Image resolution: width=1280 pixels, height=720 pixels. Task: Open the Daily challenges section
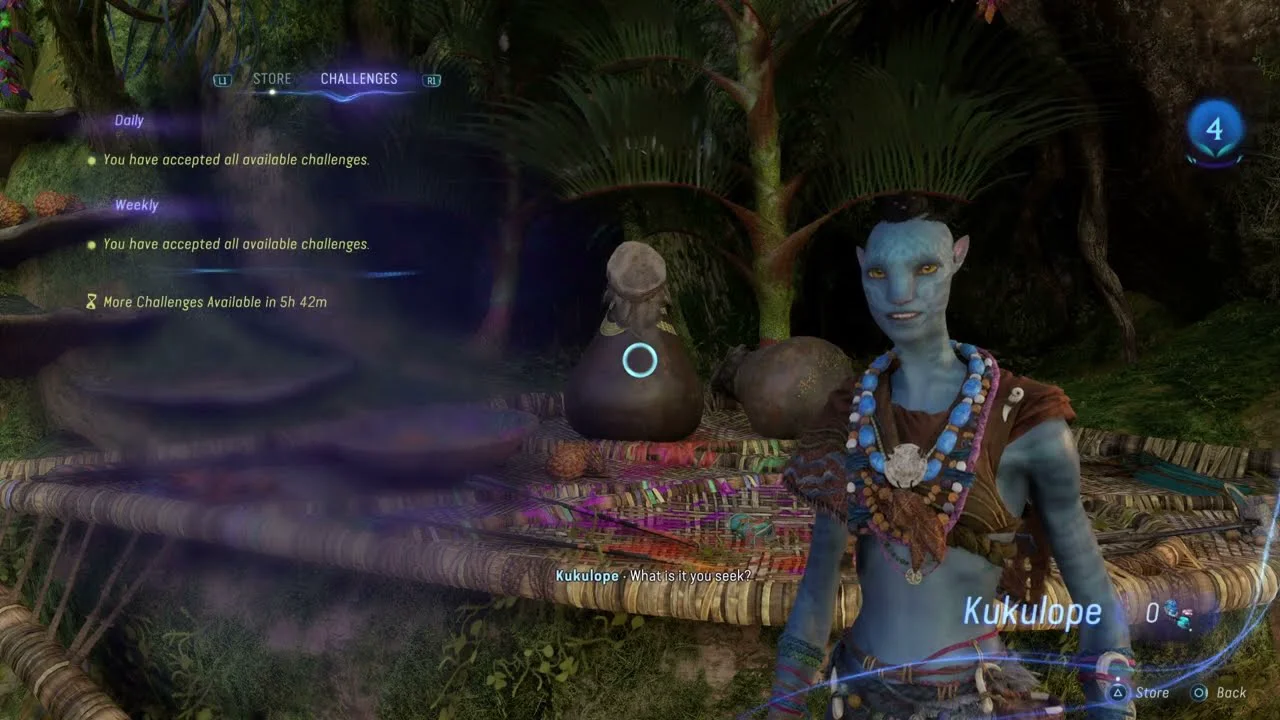[x=129, y=121]
